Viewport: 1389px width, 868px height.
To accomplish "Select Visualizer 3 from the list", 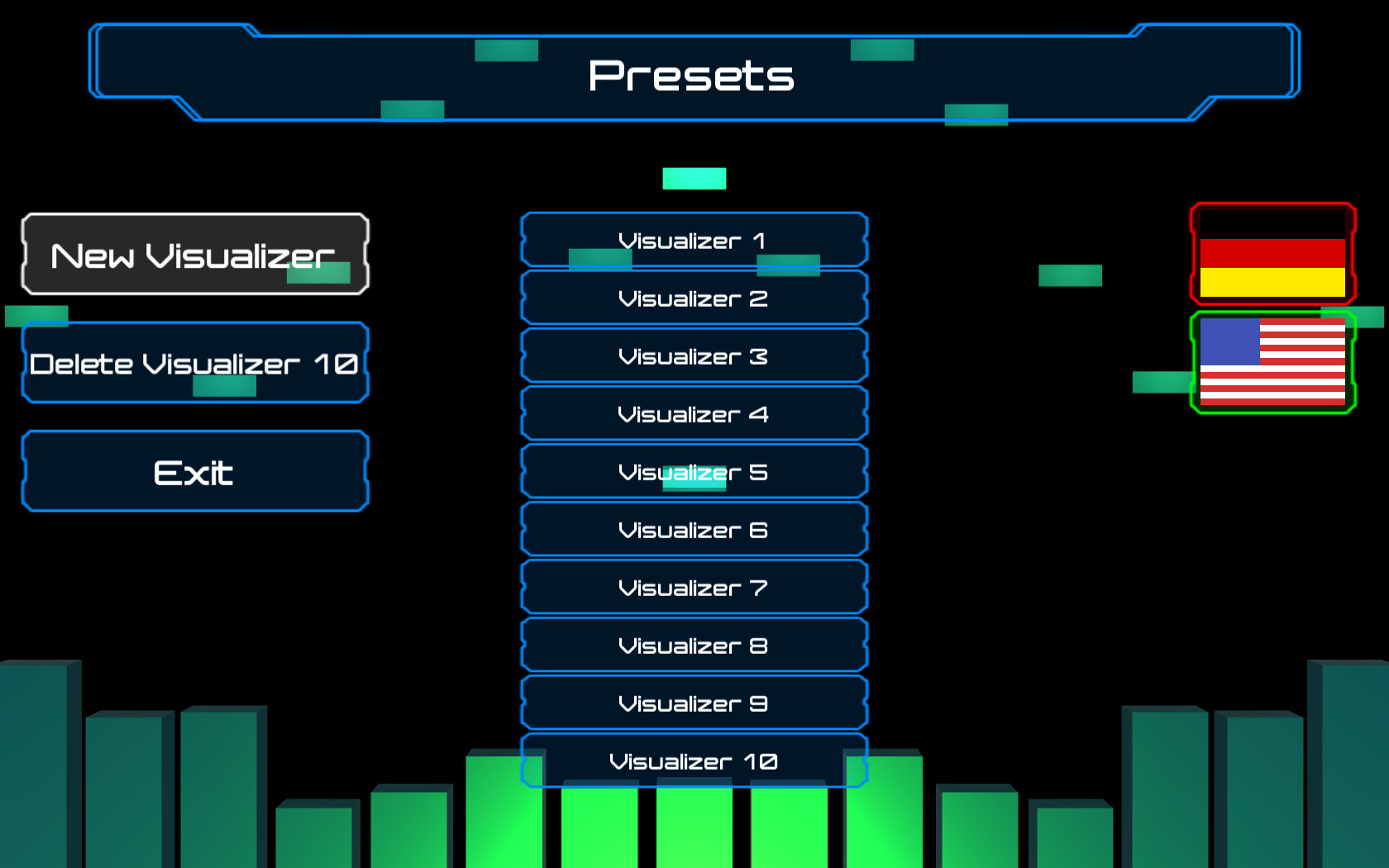I will (x=694, y=356).
